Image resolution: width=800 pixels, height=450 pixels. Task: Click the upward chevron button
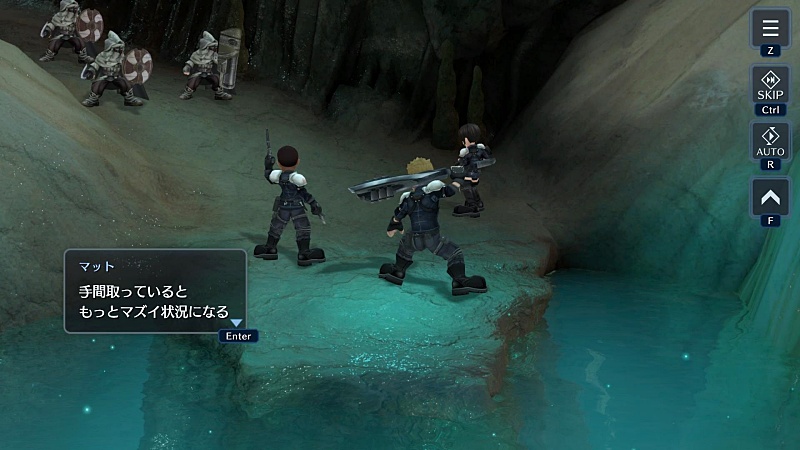[770, 196]
